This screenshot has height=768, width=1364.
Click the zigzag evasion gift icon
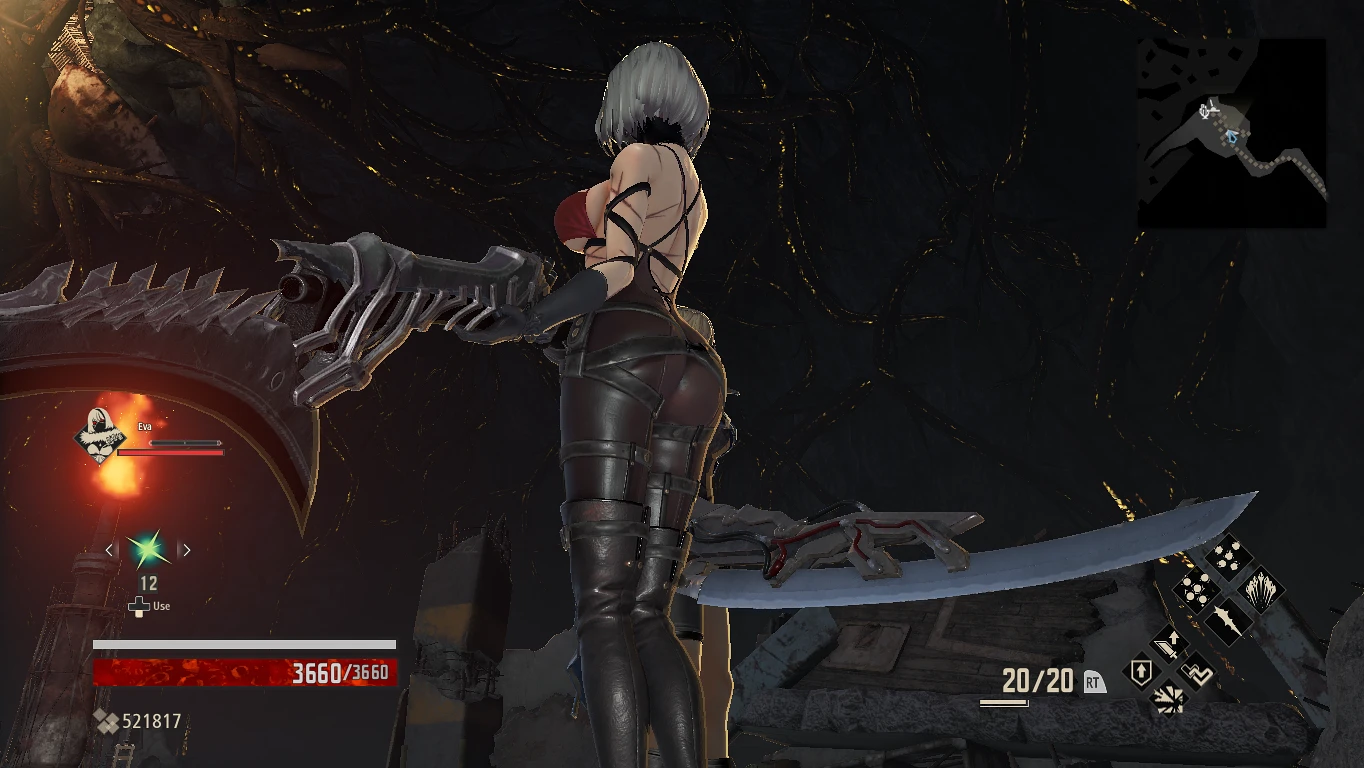point(1195,673)
